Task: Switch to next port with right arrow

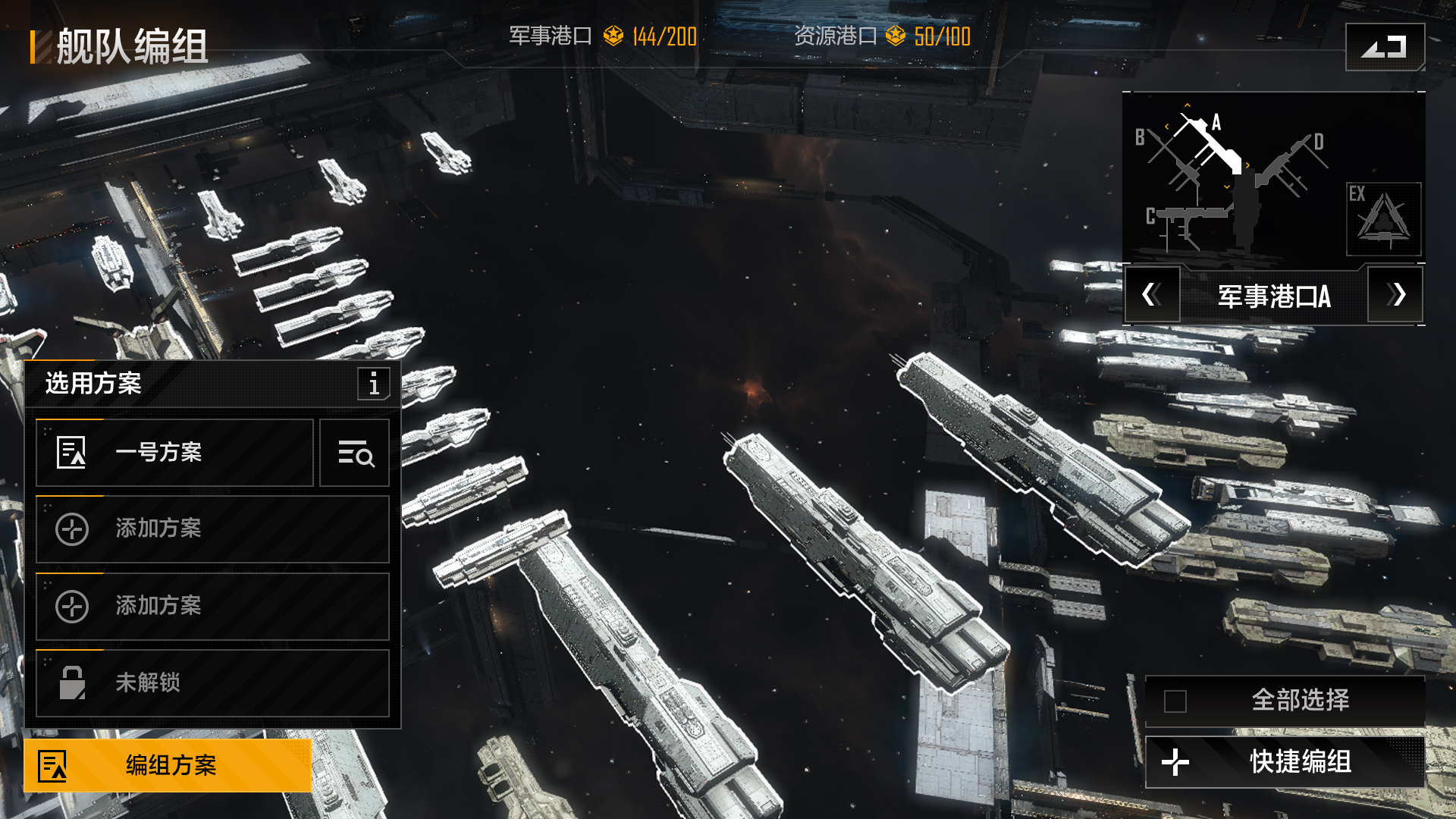Action: tap(1395, 295)
